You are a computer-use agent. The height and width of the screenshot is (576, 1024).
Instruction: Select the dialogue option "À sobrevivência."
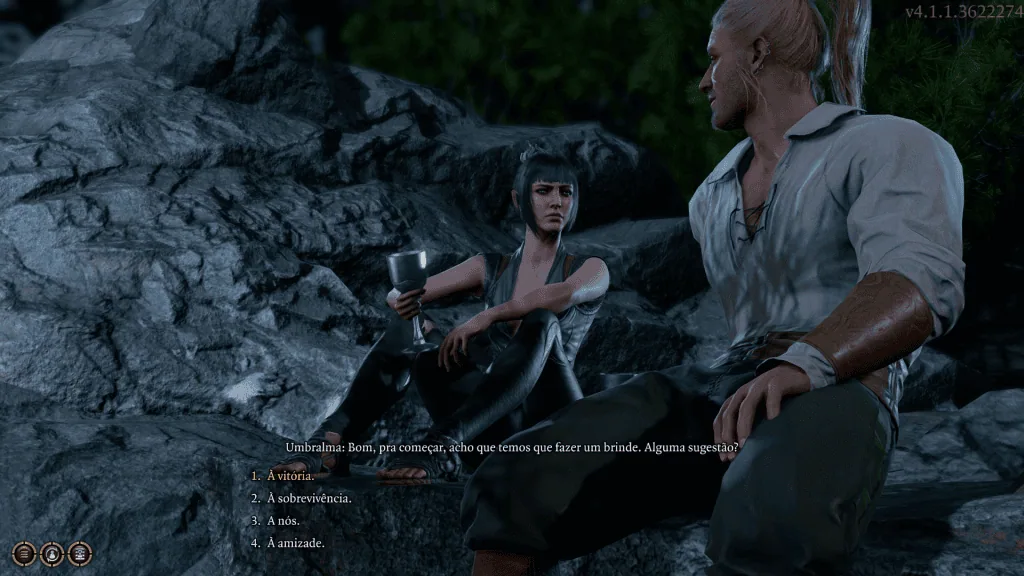pyautogui.click(x=309, y=498)
